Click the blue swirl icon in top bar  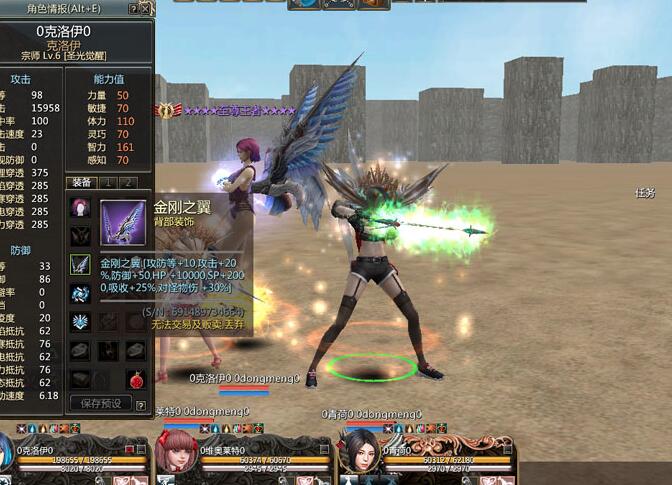point(306,4)
